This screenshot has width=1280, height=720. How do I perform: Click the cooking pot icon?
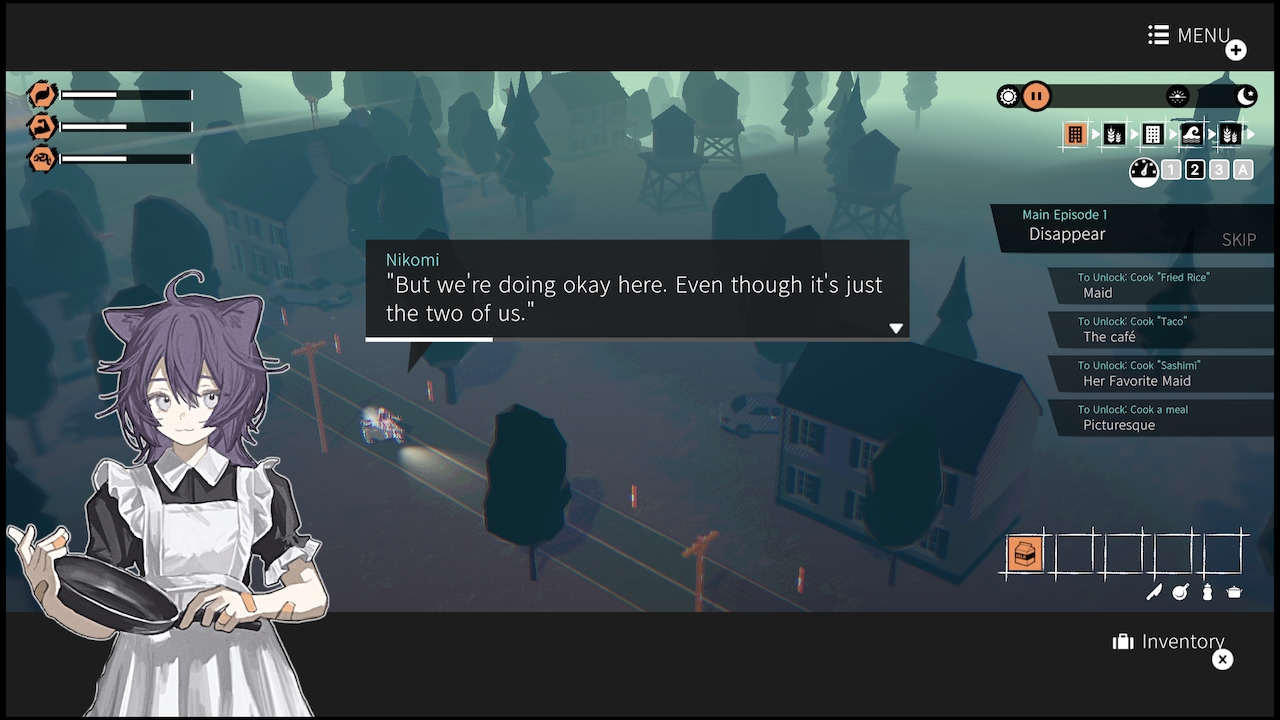coord(1234,591)
